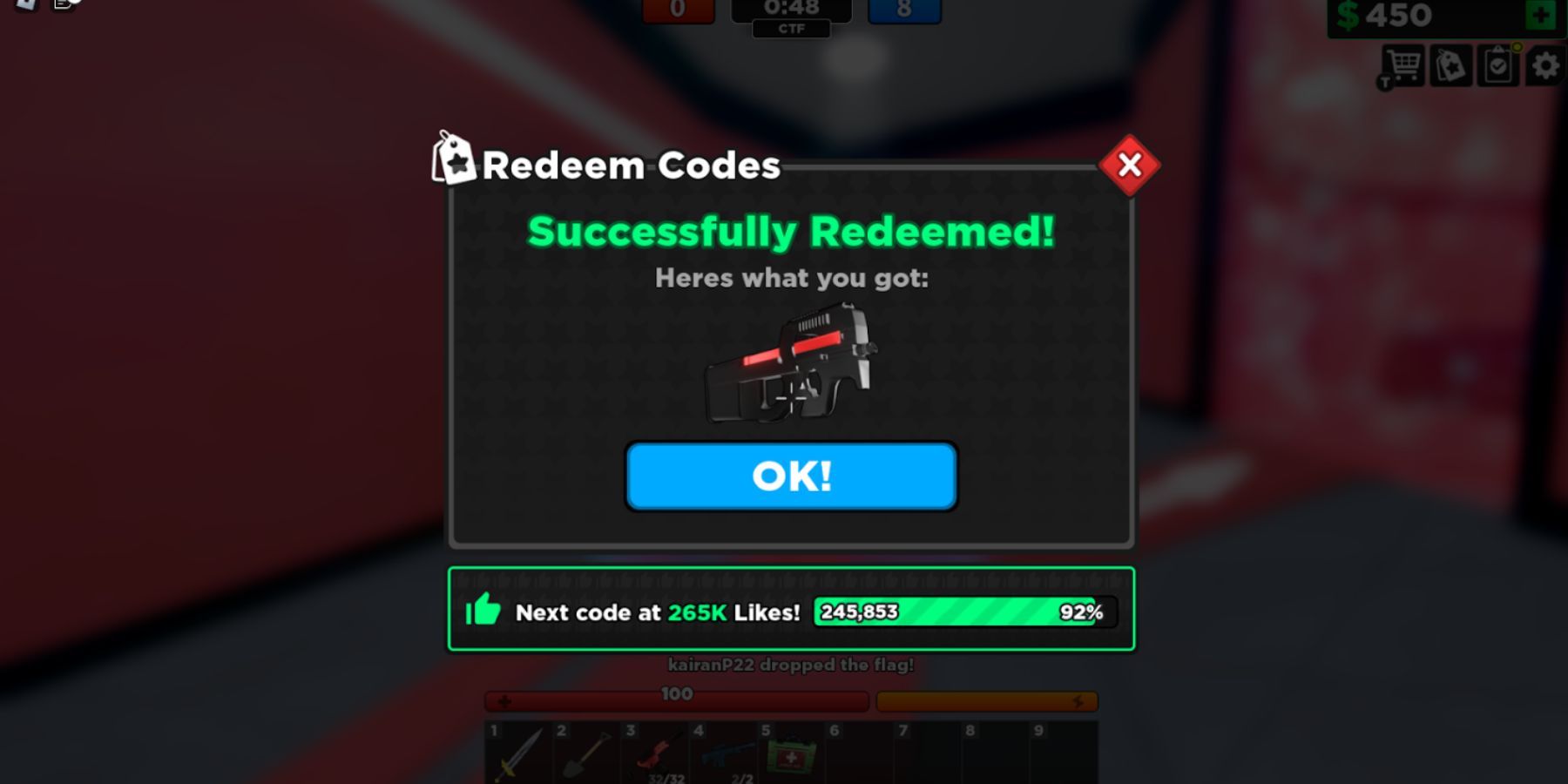Select the rifle with 32/32 ammo
The image size is (1568, 784).
652,754
